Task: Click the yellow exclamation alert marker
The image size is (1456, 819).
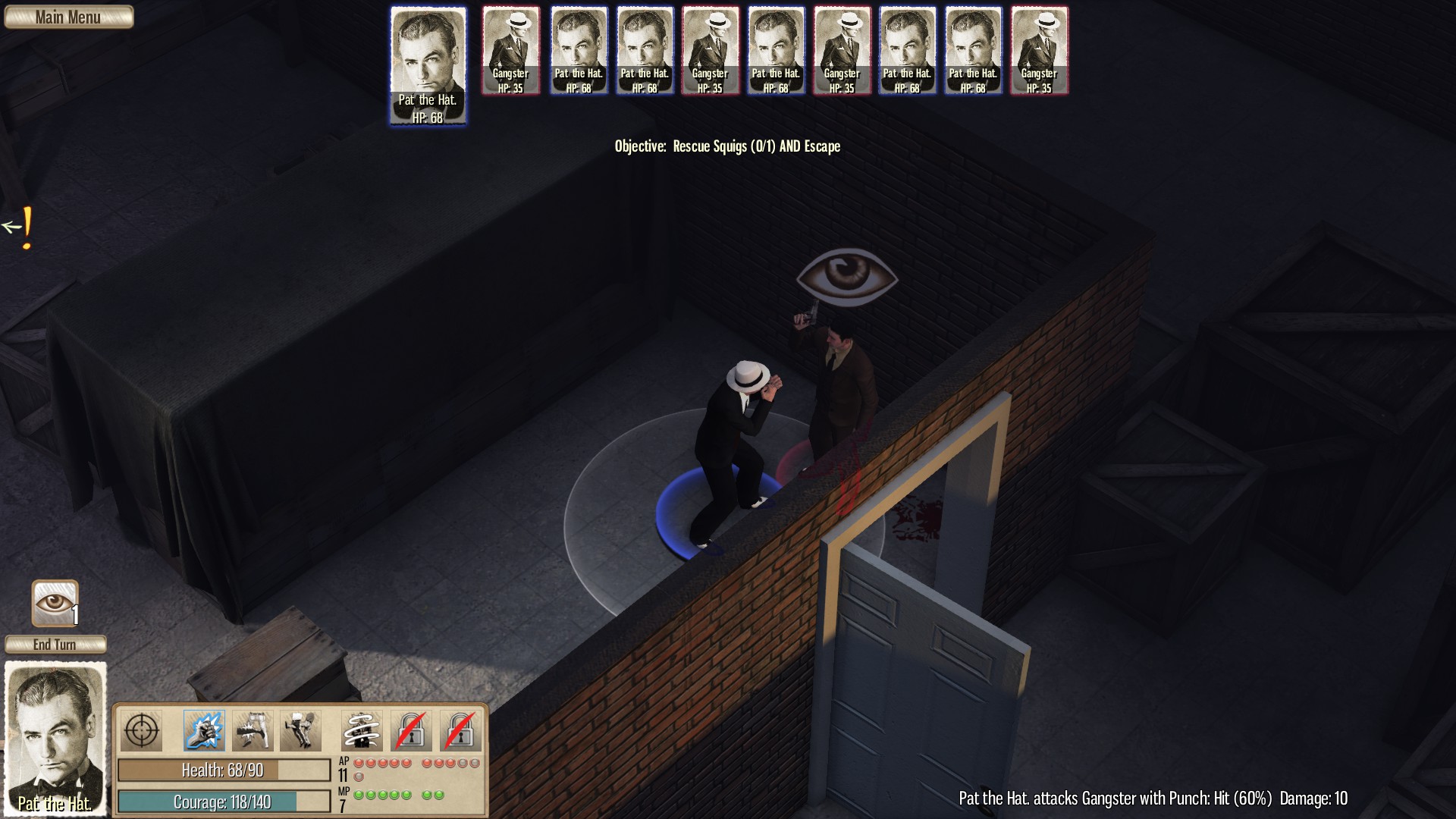Action: tap(27, 227)
